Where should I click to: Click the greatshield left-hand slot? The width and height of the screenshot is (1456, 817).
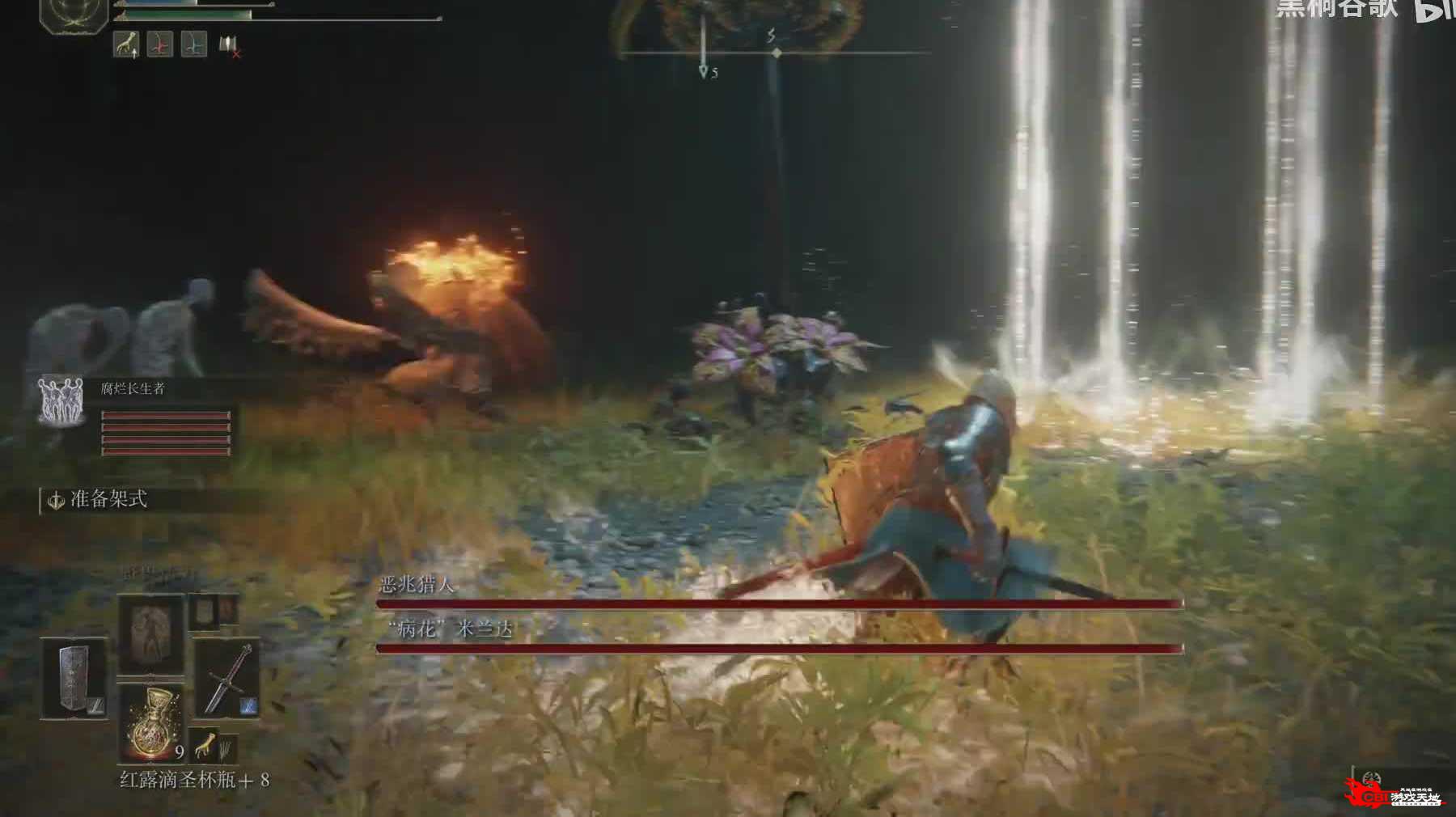point(74,678)
